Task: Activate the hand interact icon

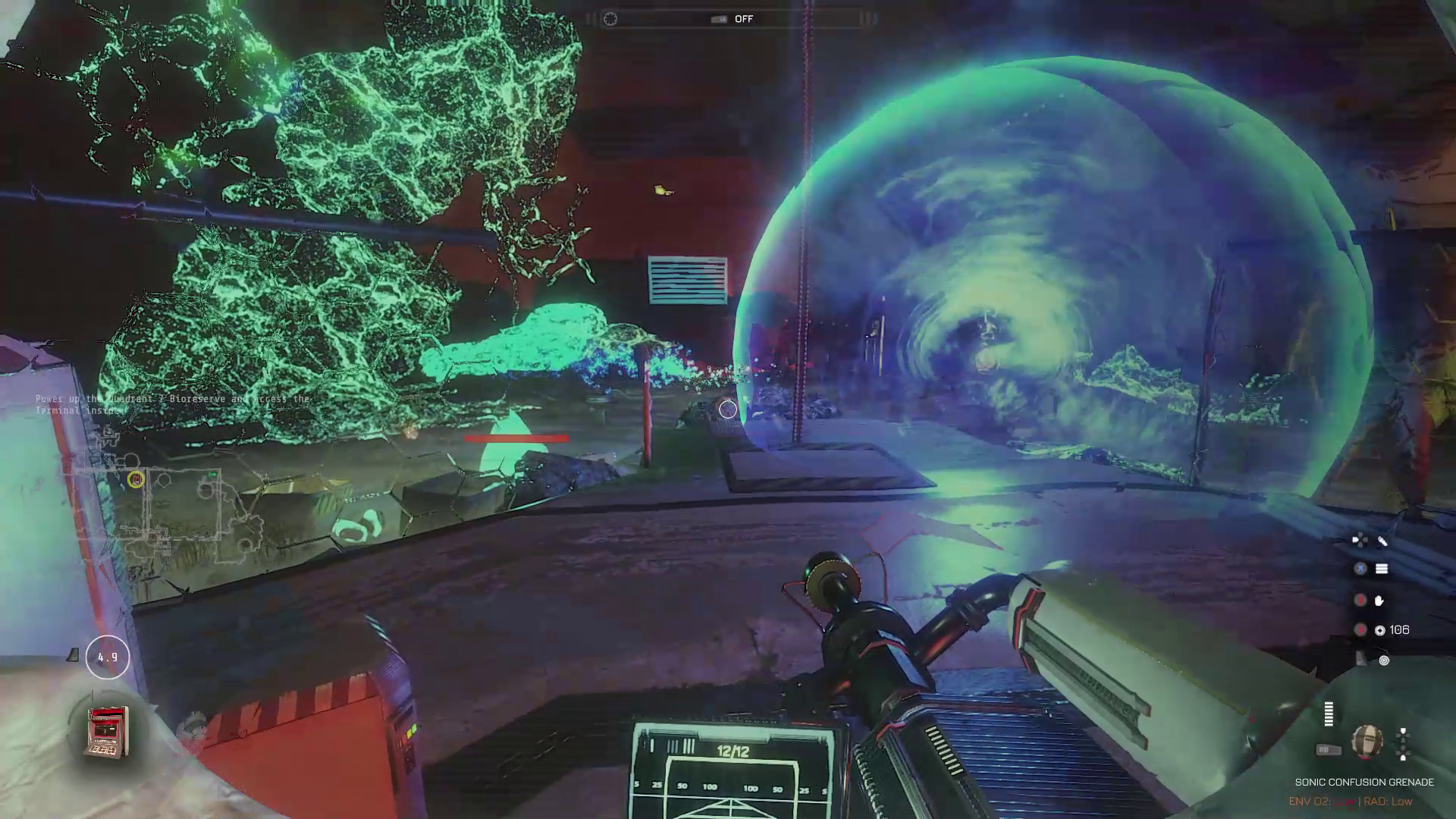Action: pos(1379,601)
